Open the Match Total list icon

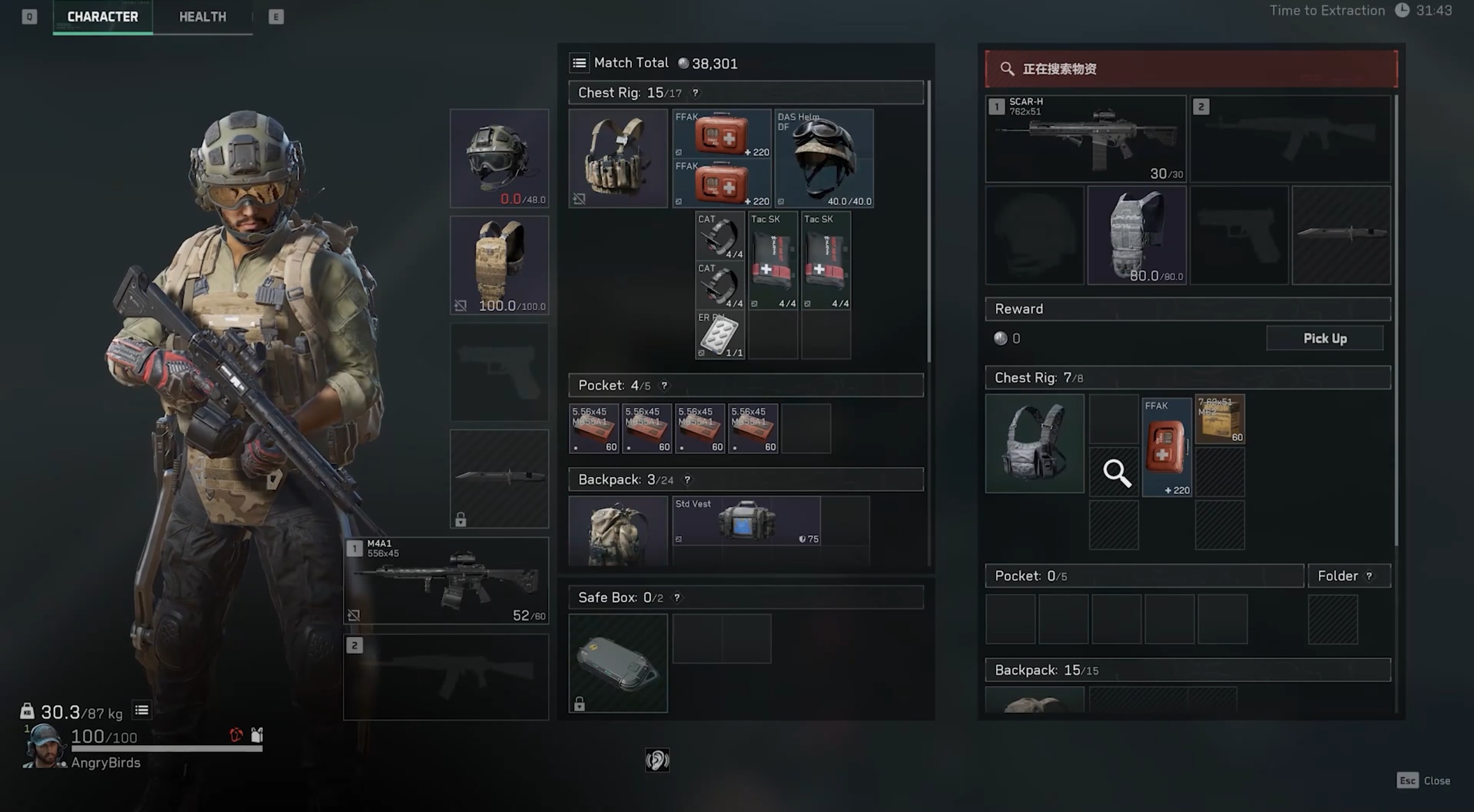(579, 63)
